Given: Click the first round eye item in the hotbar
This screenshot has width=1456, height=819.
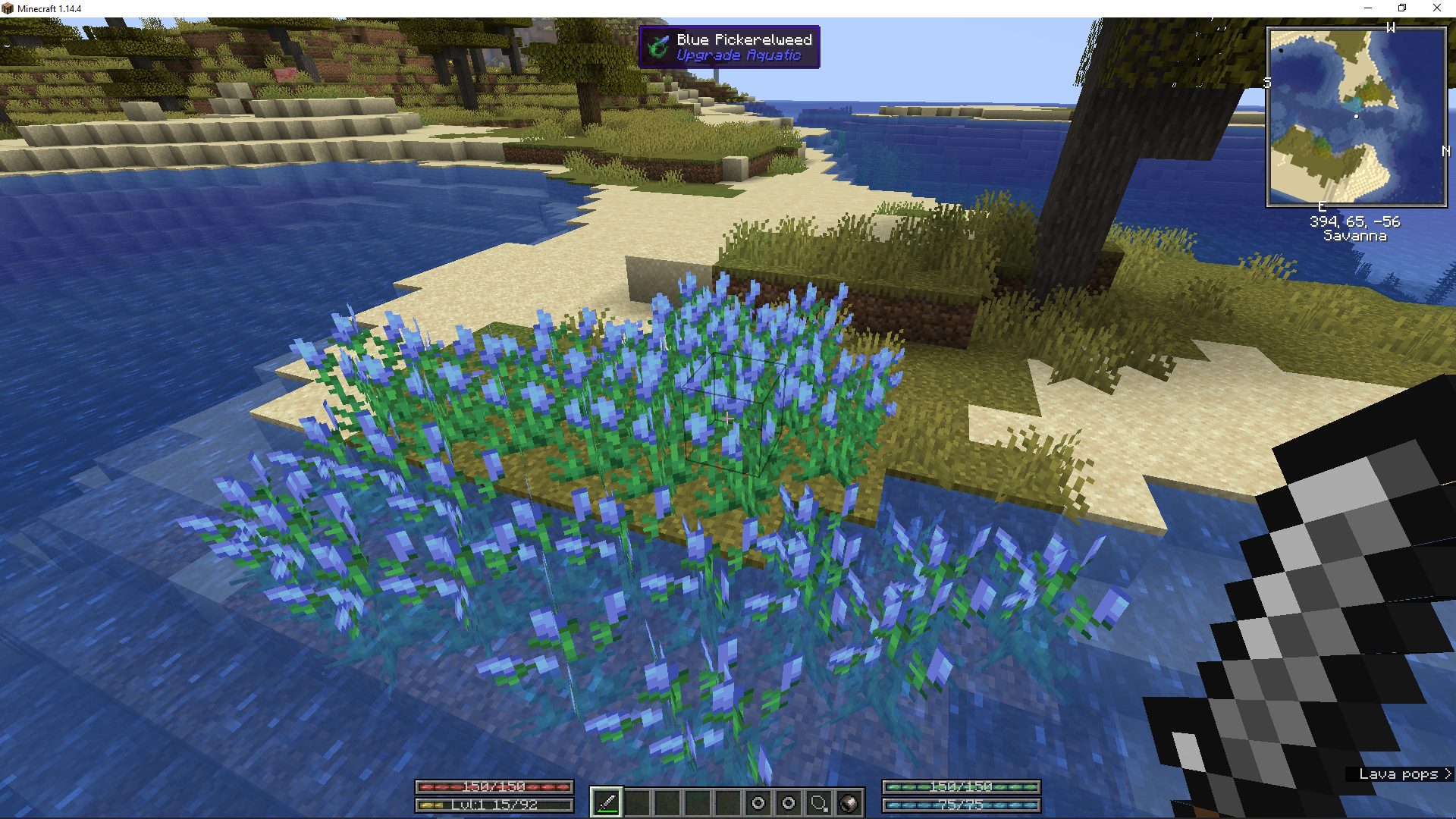Looking at the screenshot, I should click(x=757, y=801).
